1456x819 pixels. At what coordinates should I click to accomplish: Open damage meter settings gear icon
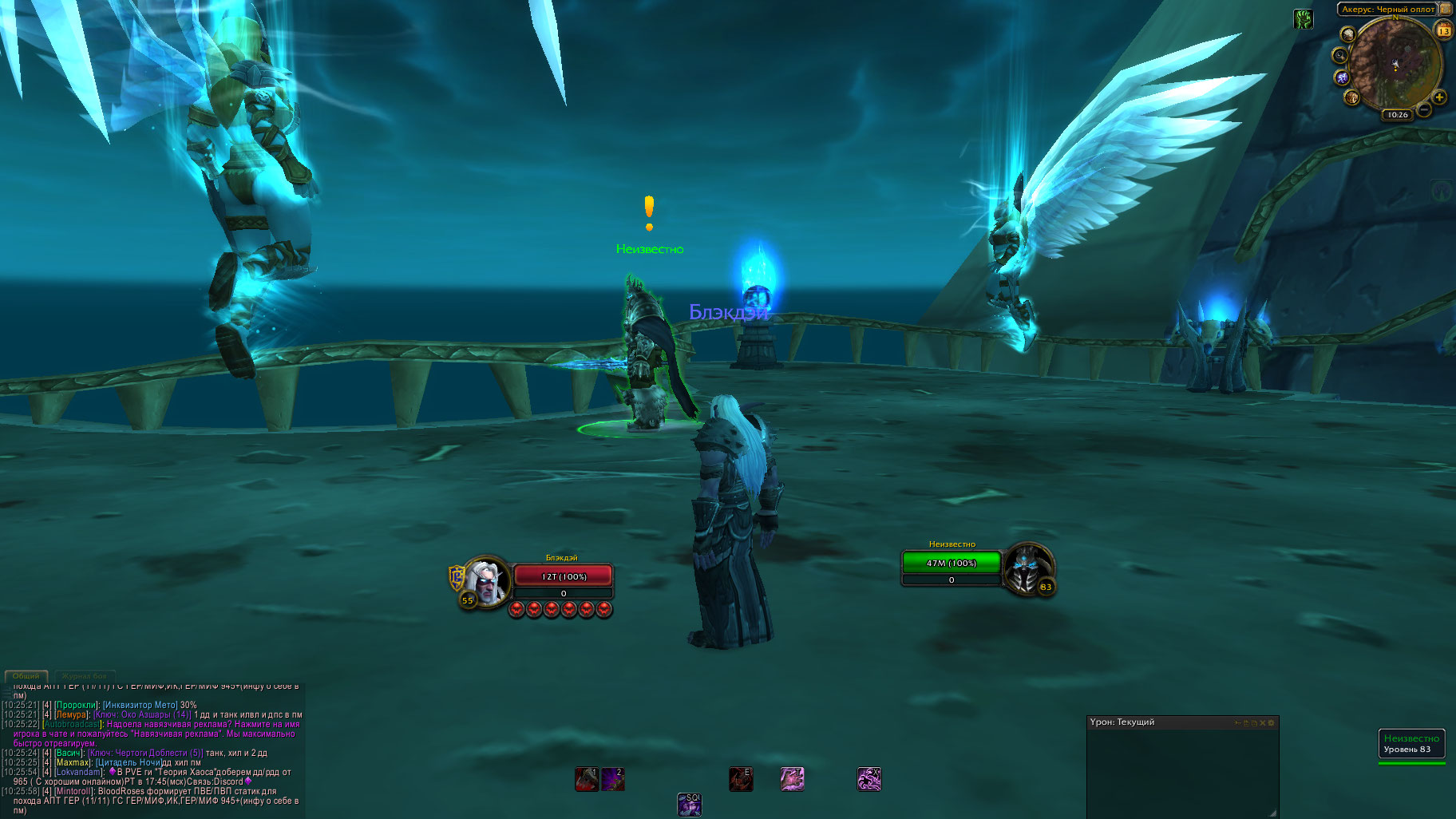click(1272, 723)
